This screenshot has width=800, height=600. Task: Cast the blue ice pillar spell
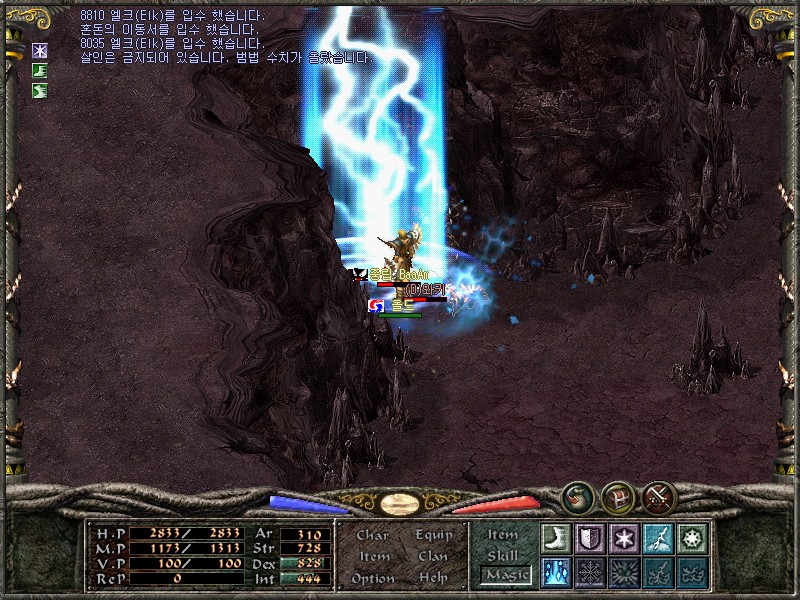click(x=557, y=572)
